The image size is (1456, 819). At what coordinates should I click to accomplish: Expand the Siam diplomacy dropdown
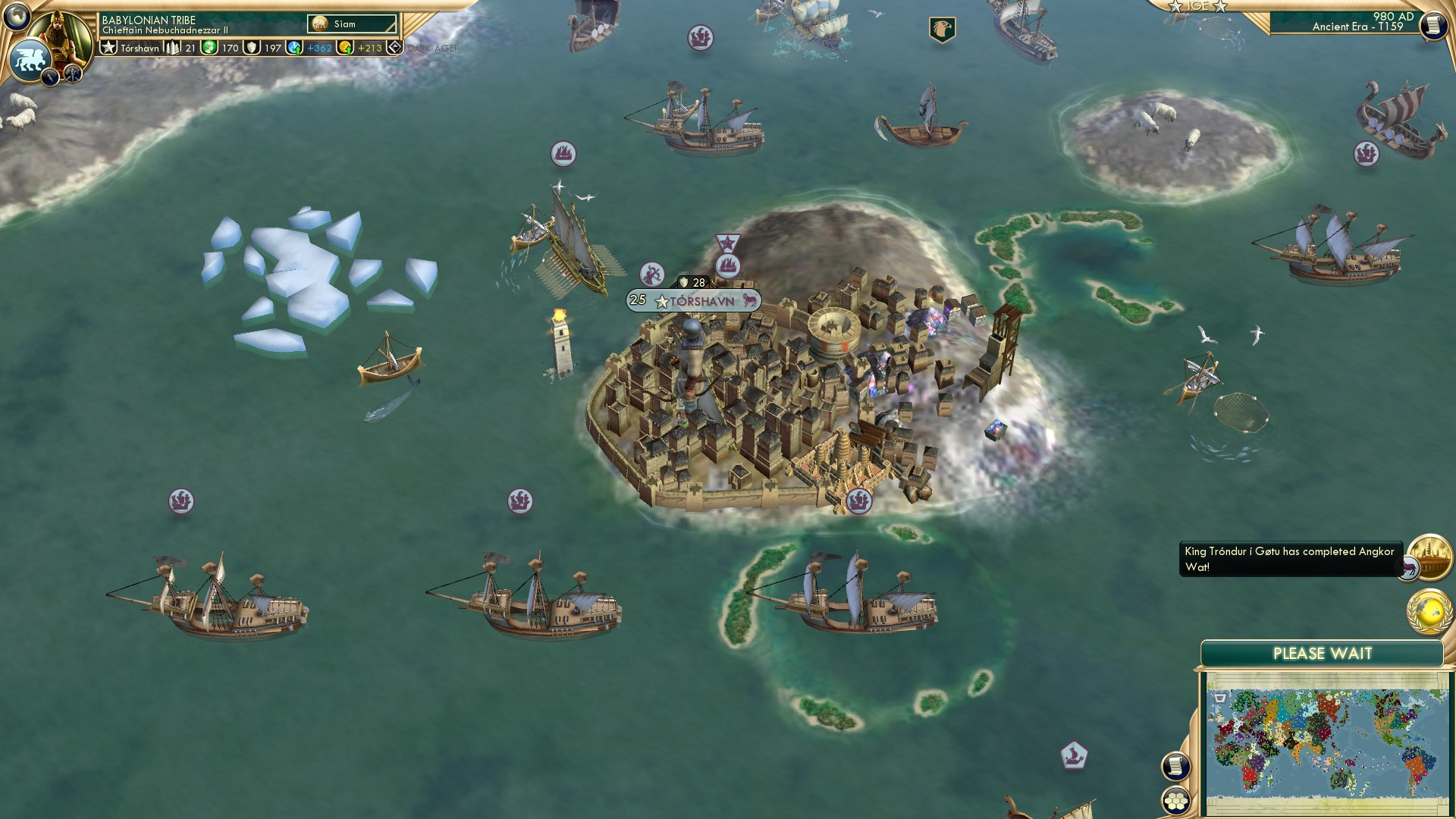(x=350, y=24)
